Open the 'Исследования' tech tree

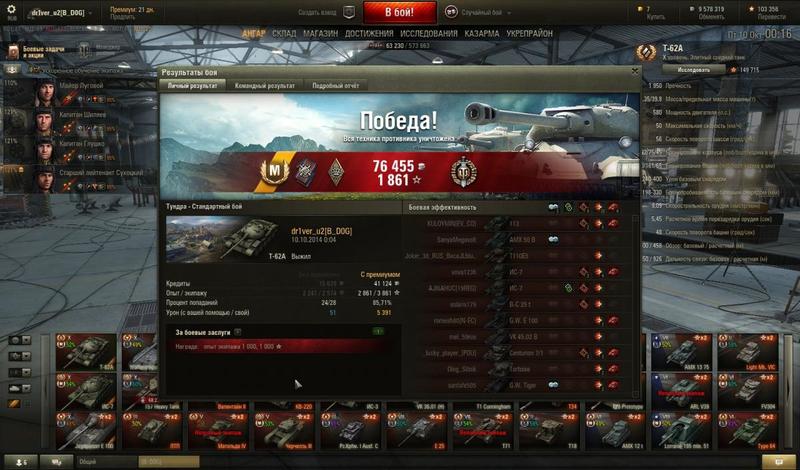point(434,33)
